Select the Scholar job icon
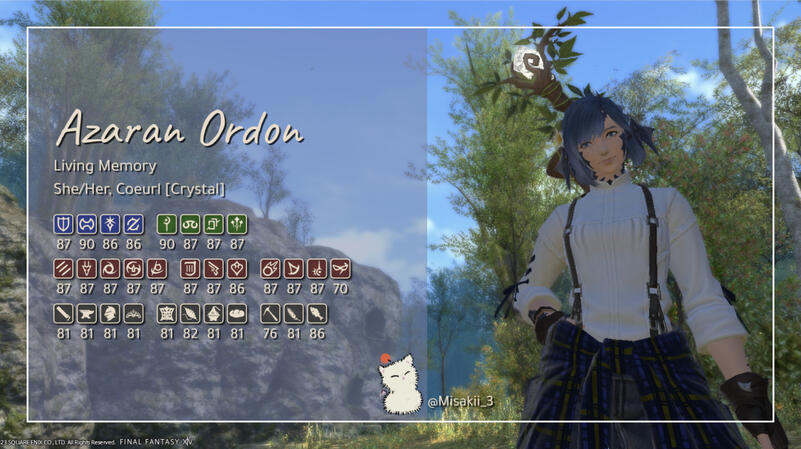 (x=190, y=223)
